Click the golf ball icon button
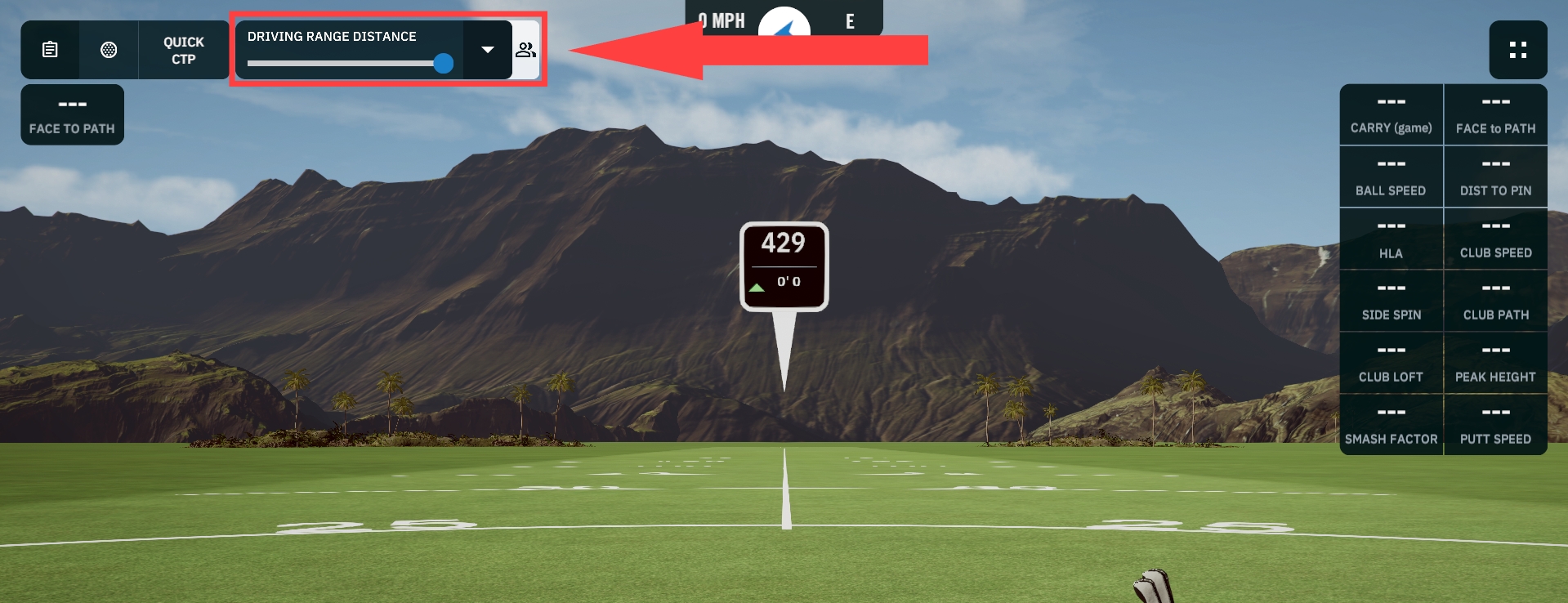The image size is (1568, 603). point(109,50)
